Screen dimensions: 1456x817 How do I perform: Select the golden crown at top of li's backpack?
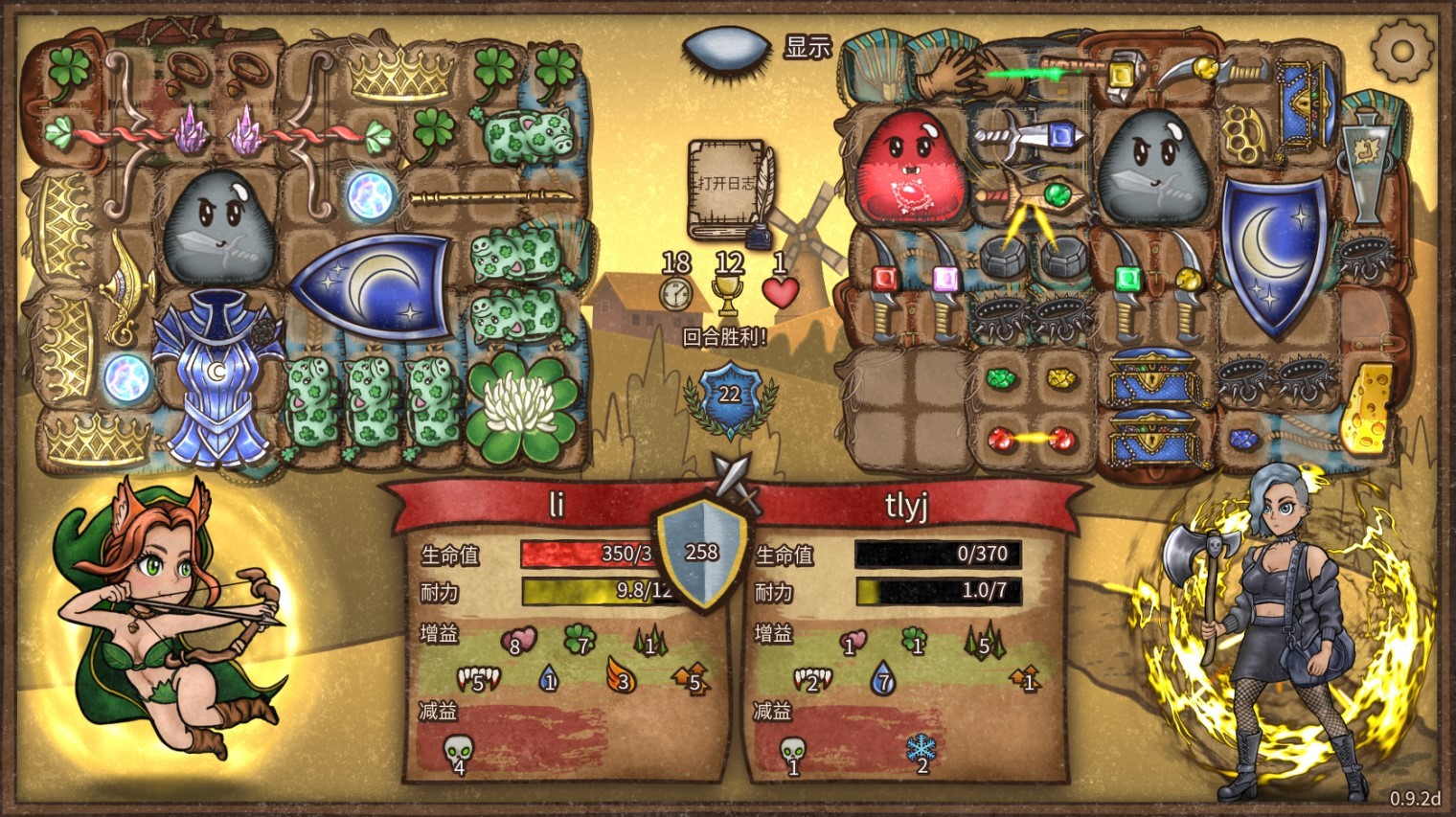[x=400, y=72]
